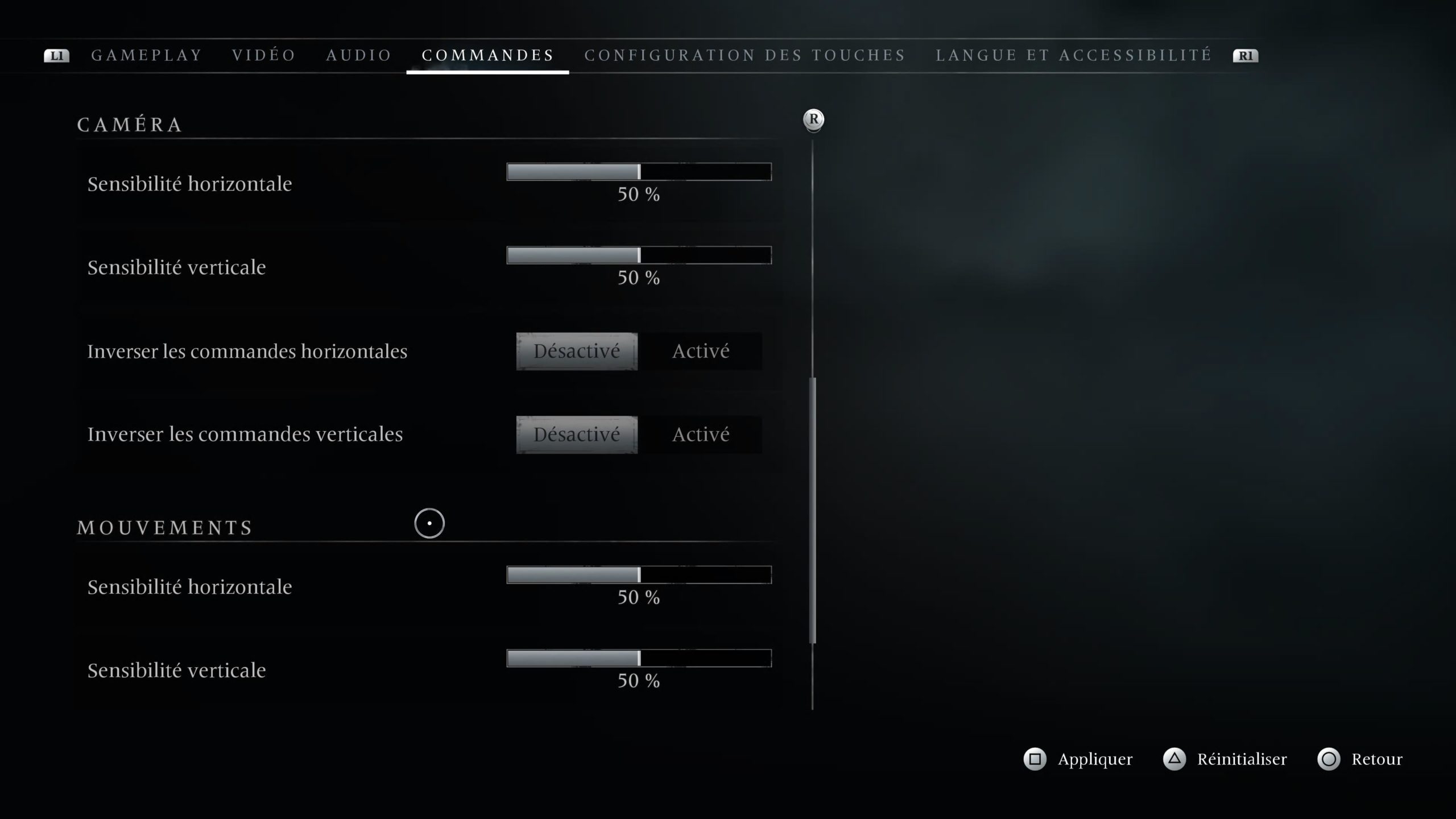Choose Désactivé for vertical command inversion
The height and width of the screenshot is (819, 1456).
(x=577, y=435)
